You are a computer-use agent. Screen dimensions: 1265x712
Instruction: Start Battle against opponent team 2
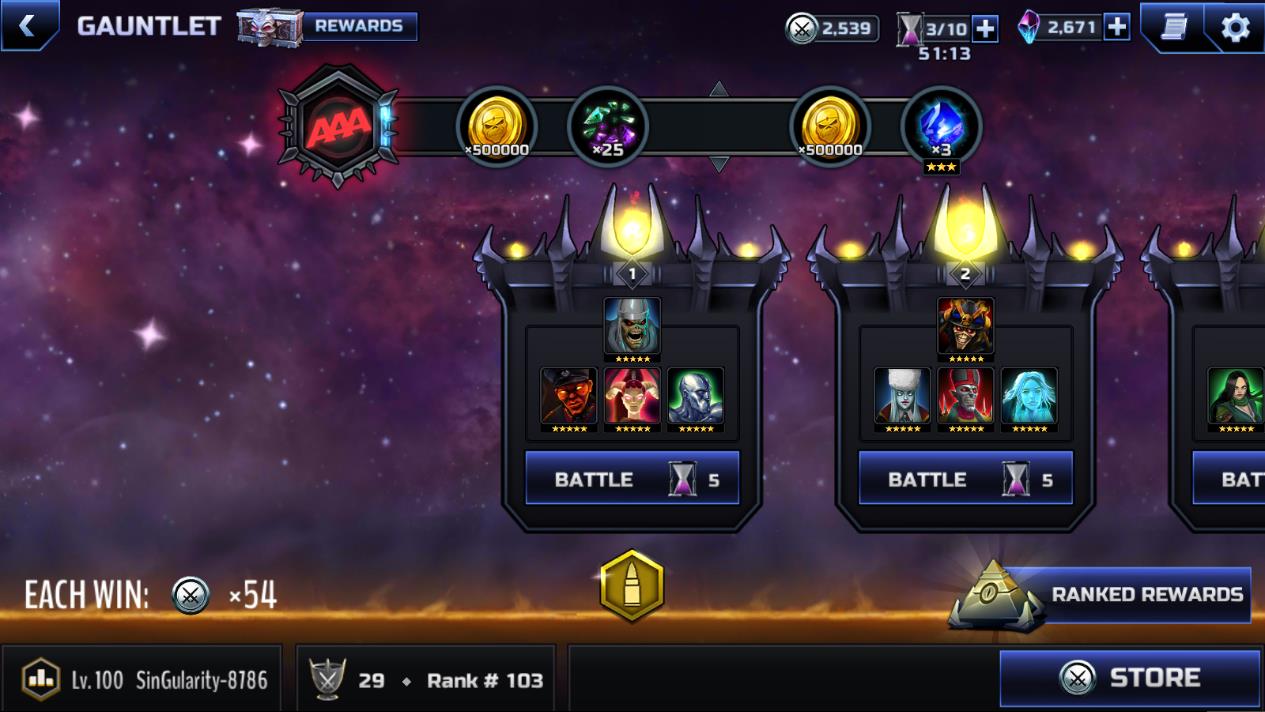pyautogui.click(x=965, y=479)
